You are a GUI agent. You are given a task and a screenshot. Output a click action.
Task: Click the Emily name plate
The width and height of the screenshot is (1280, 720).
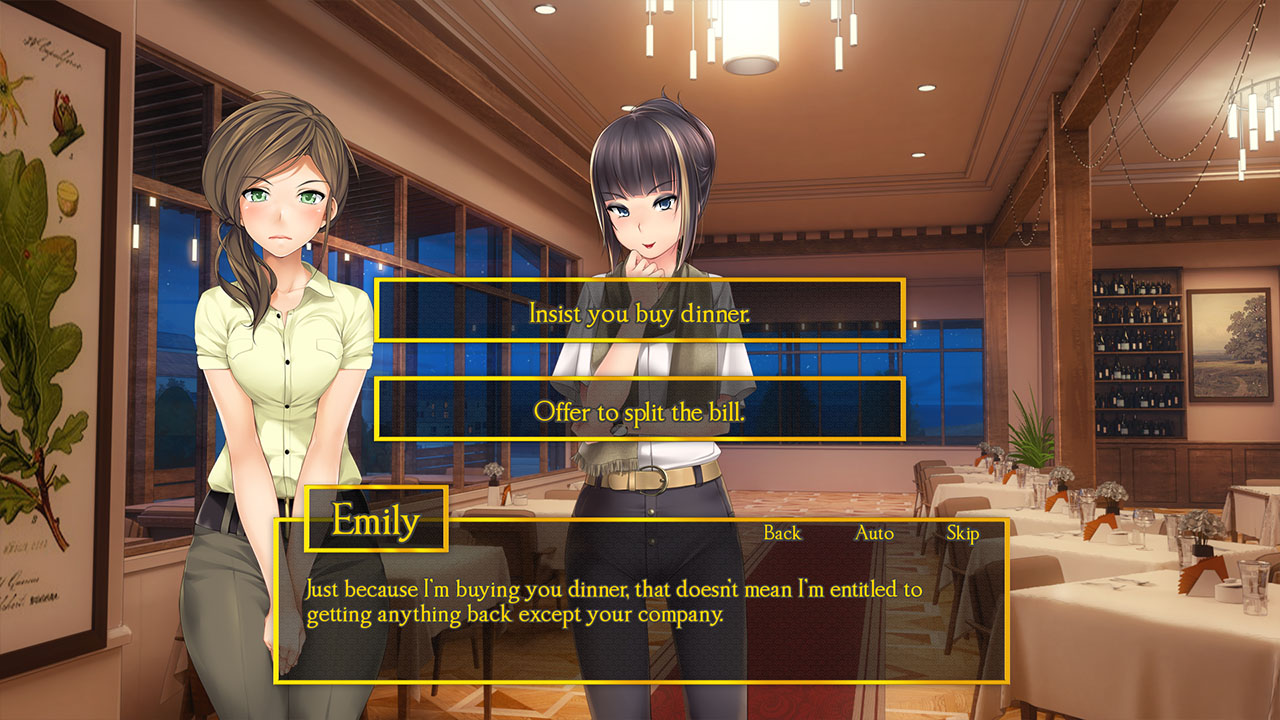pos(378,519)
